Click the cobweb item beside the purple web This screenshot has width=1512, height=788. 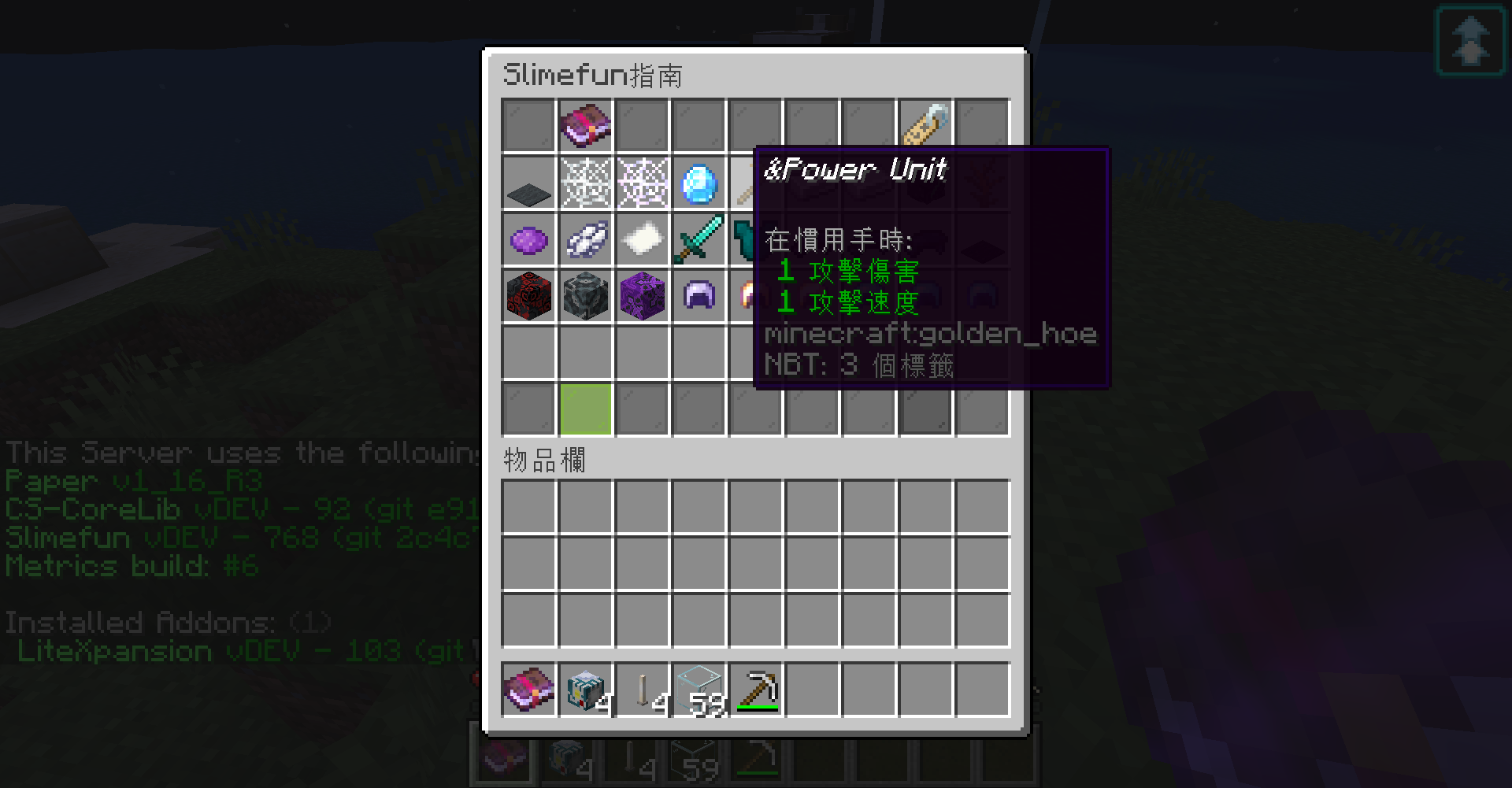(584, 183)
